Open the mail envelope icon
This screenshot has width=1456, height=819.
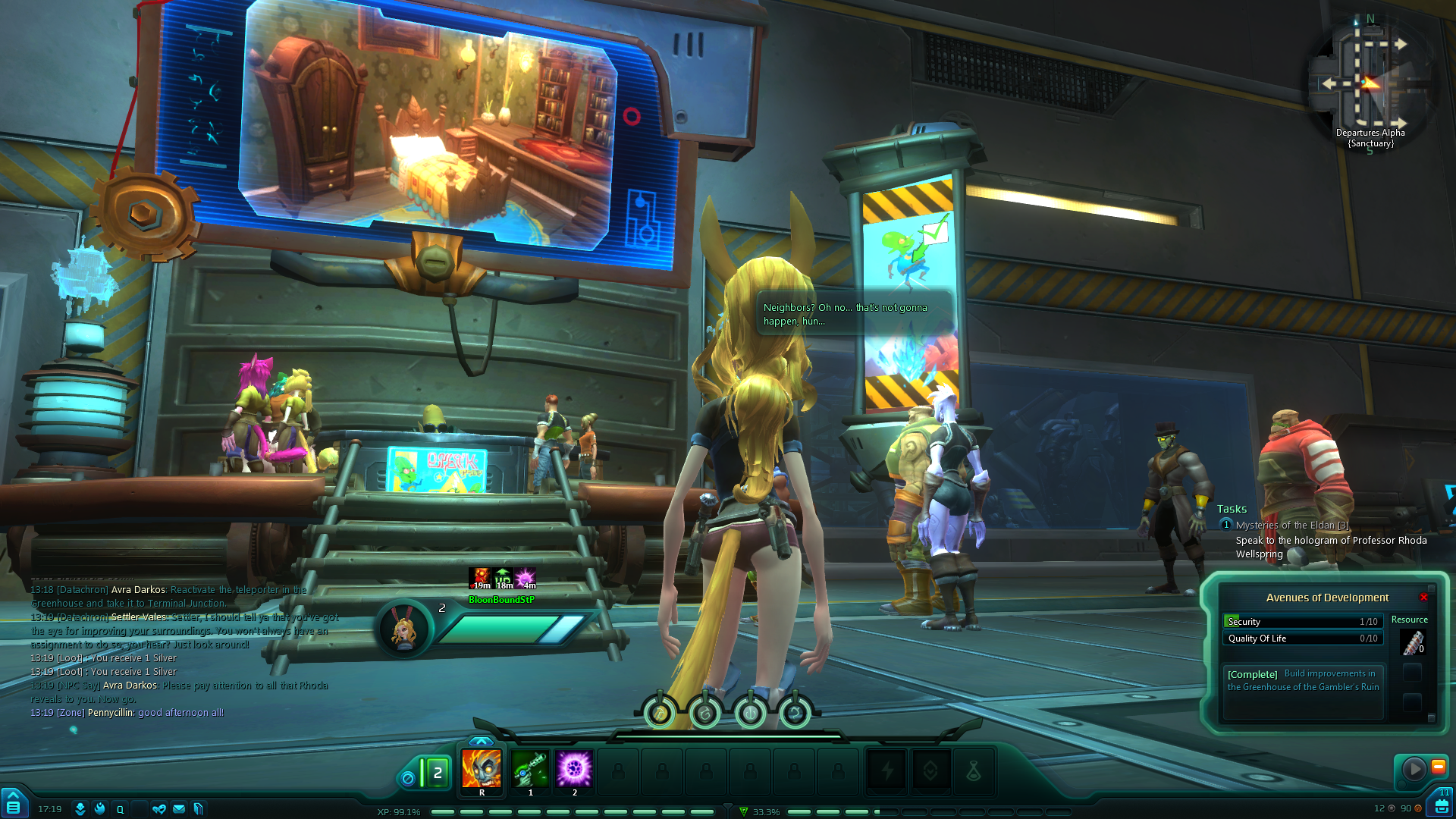click(179, 809)
